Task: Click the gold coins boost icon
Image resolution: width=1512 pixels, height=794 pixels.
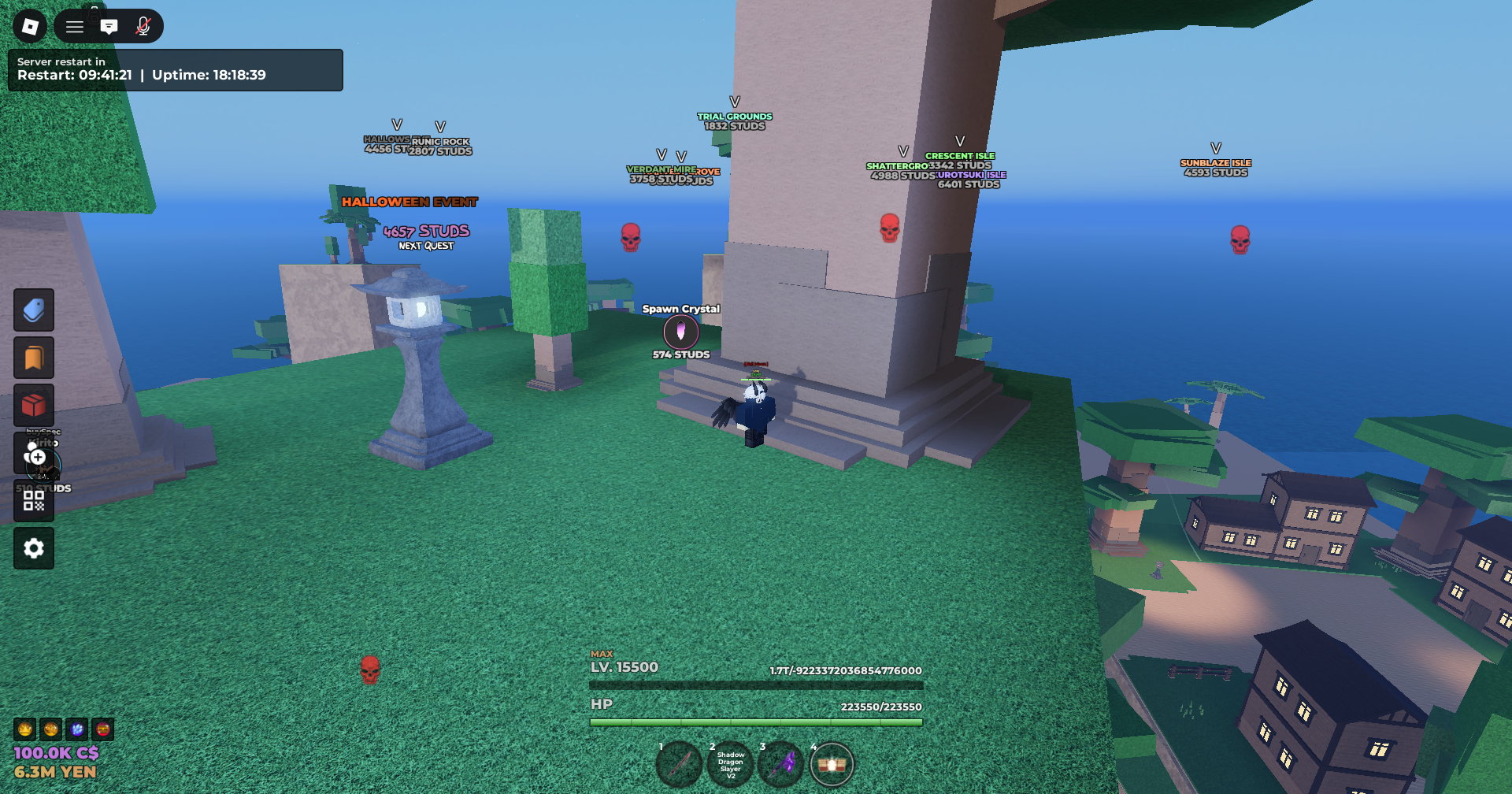Action: [x=51, y=729]
